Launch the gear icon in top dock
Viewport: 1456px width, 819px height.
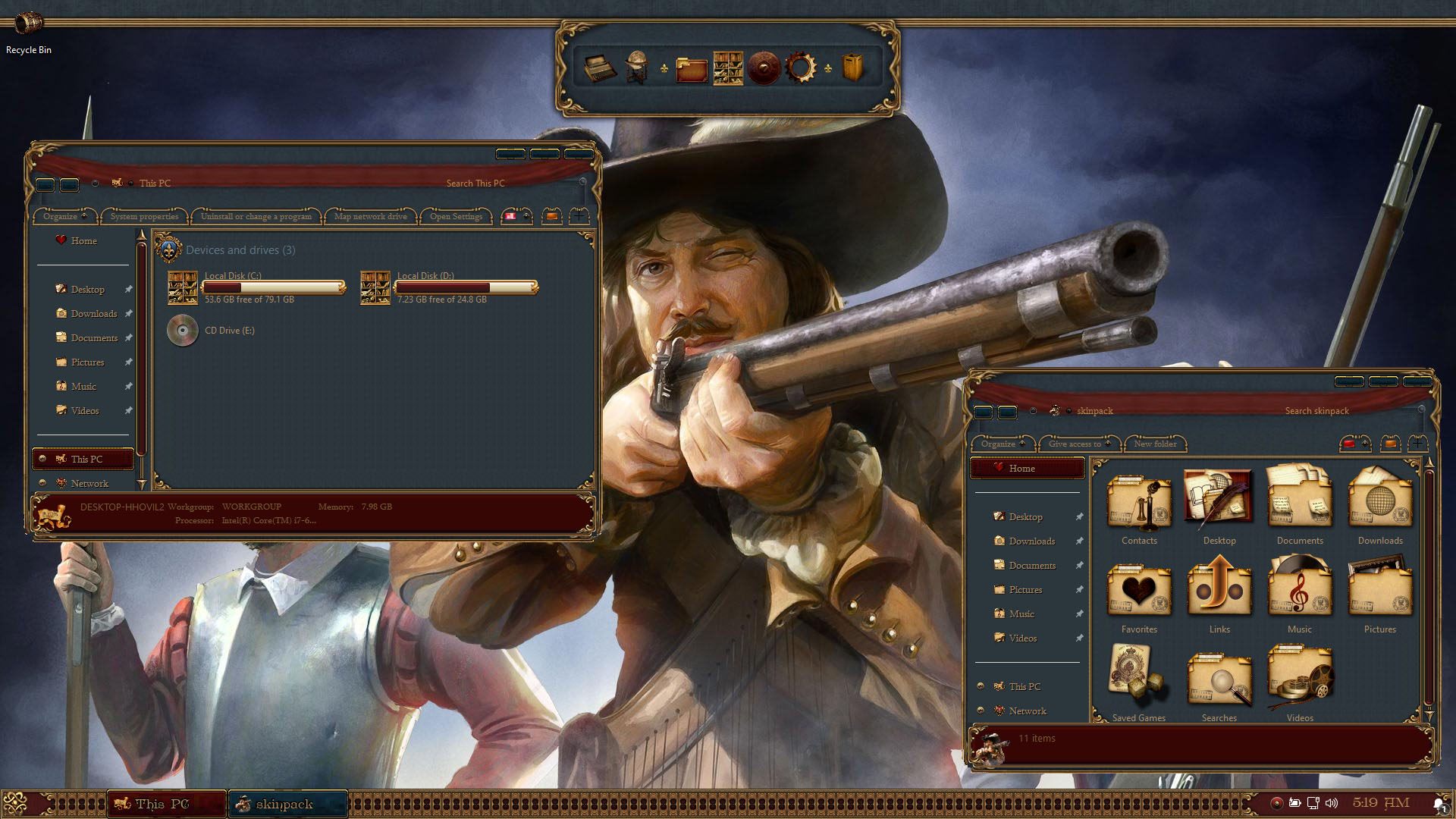click(801, 68)
